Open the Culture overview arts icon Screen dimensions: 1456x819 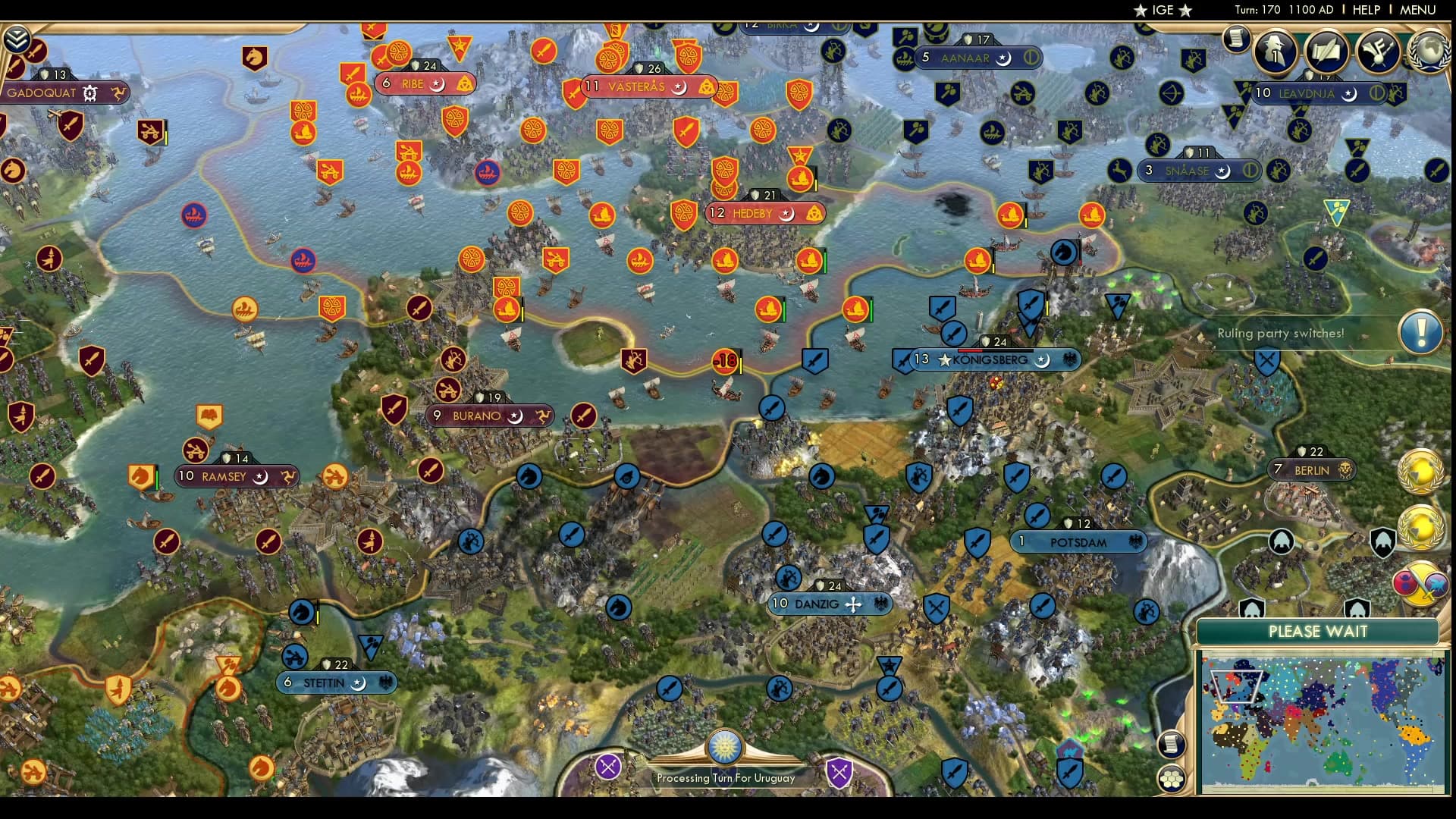coord(1379,52)
